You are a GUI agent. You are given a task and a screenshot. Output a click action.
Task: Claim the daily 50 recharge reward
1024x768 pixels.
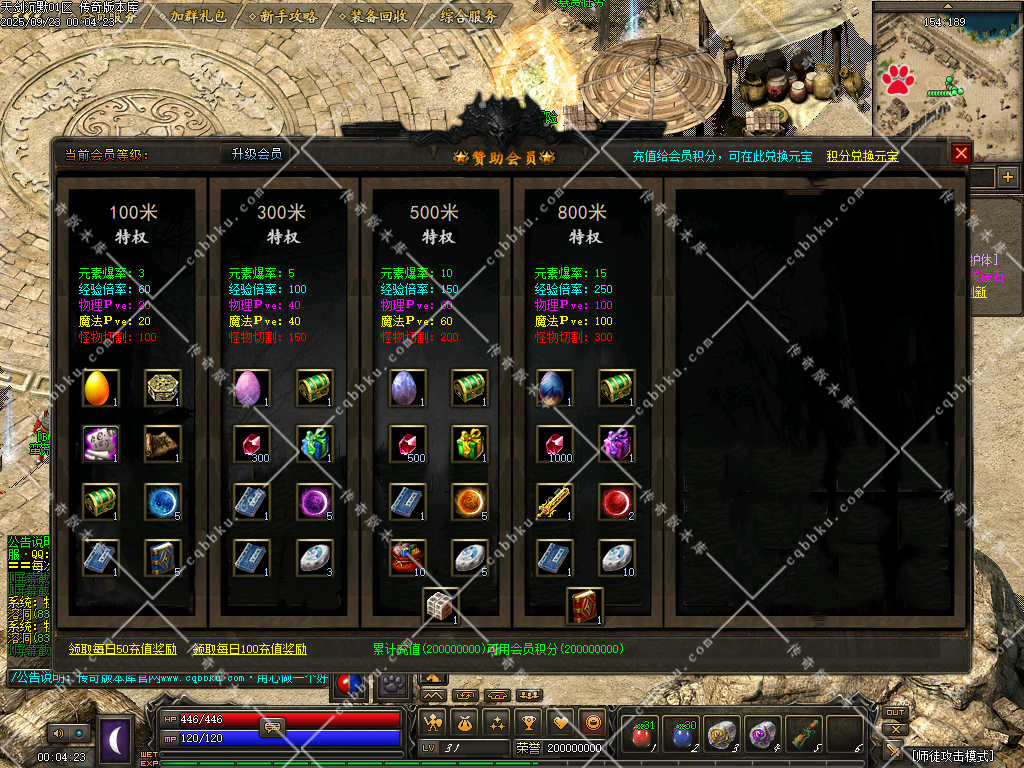pyautogui.click(x=122, y=649)
